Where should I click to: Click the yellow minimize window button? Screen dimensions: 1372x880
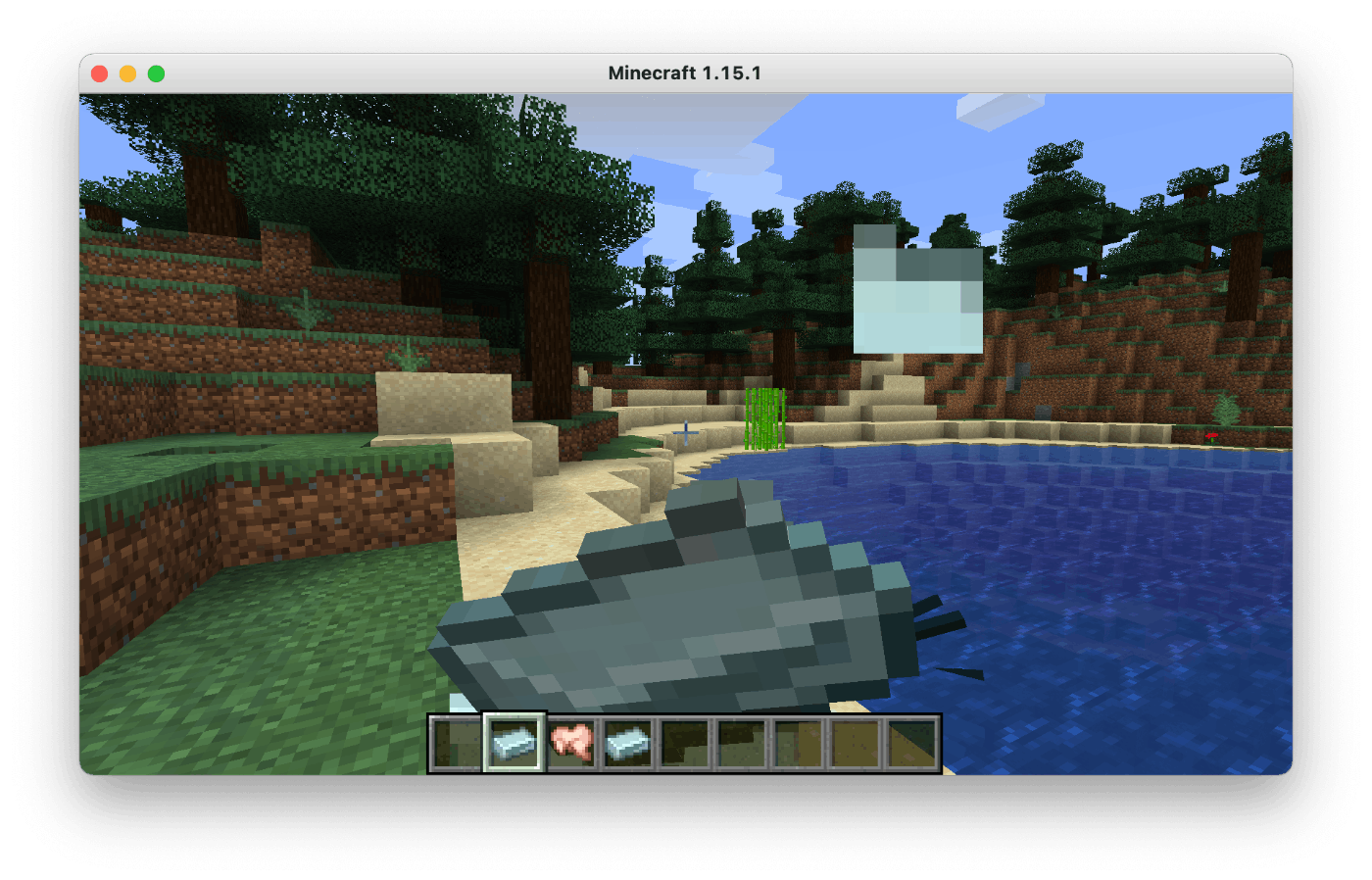point(126,72)
